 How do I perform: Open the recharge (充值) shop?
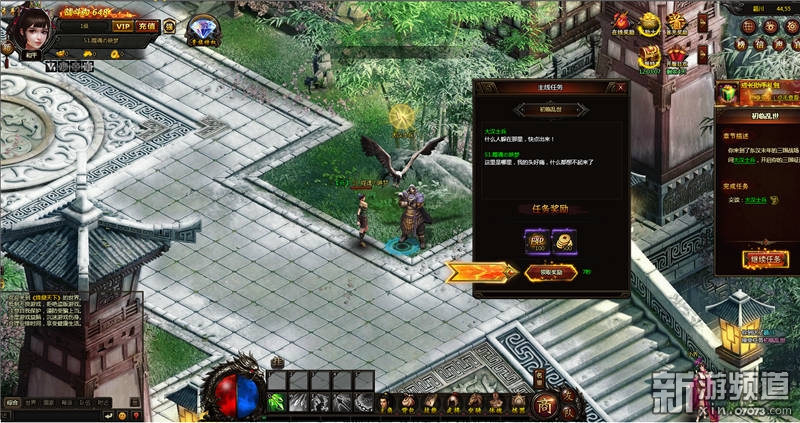coord(147,26)
